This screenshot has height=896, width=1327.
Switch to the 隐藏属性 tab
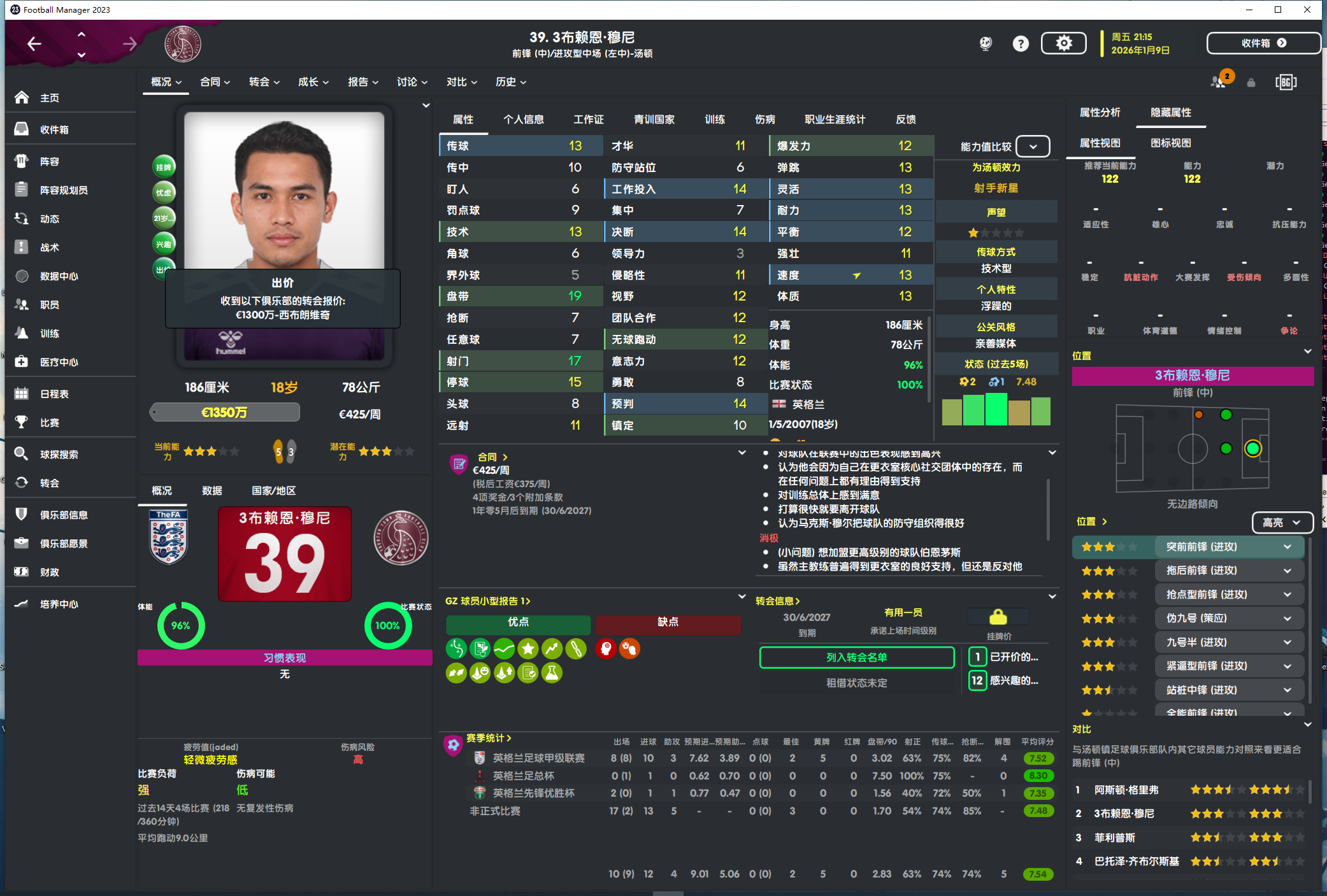coord(1171,112)
